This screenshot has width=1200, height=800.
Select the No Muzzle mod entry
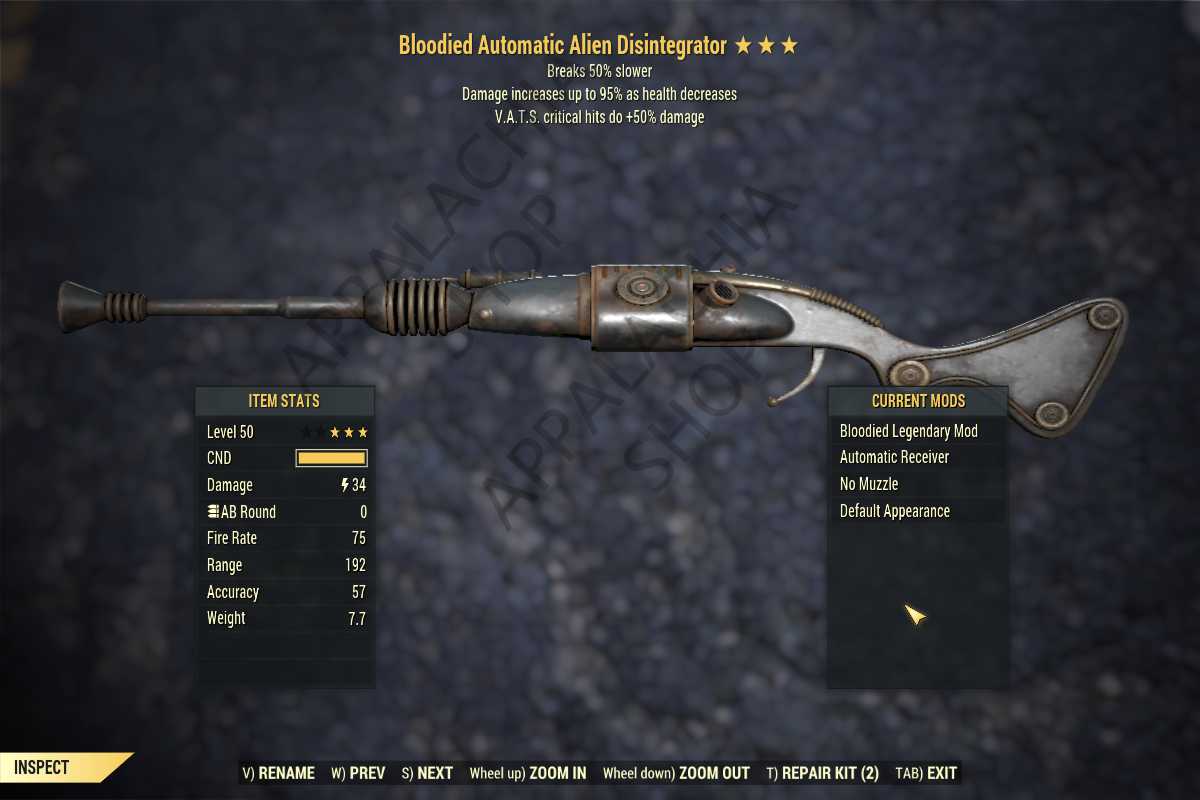[x=868, y=484]
